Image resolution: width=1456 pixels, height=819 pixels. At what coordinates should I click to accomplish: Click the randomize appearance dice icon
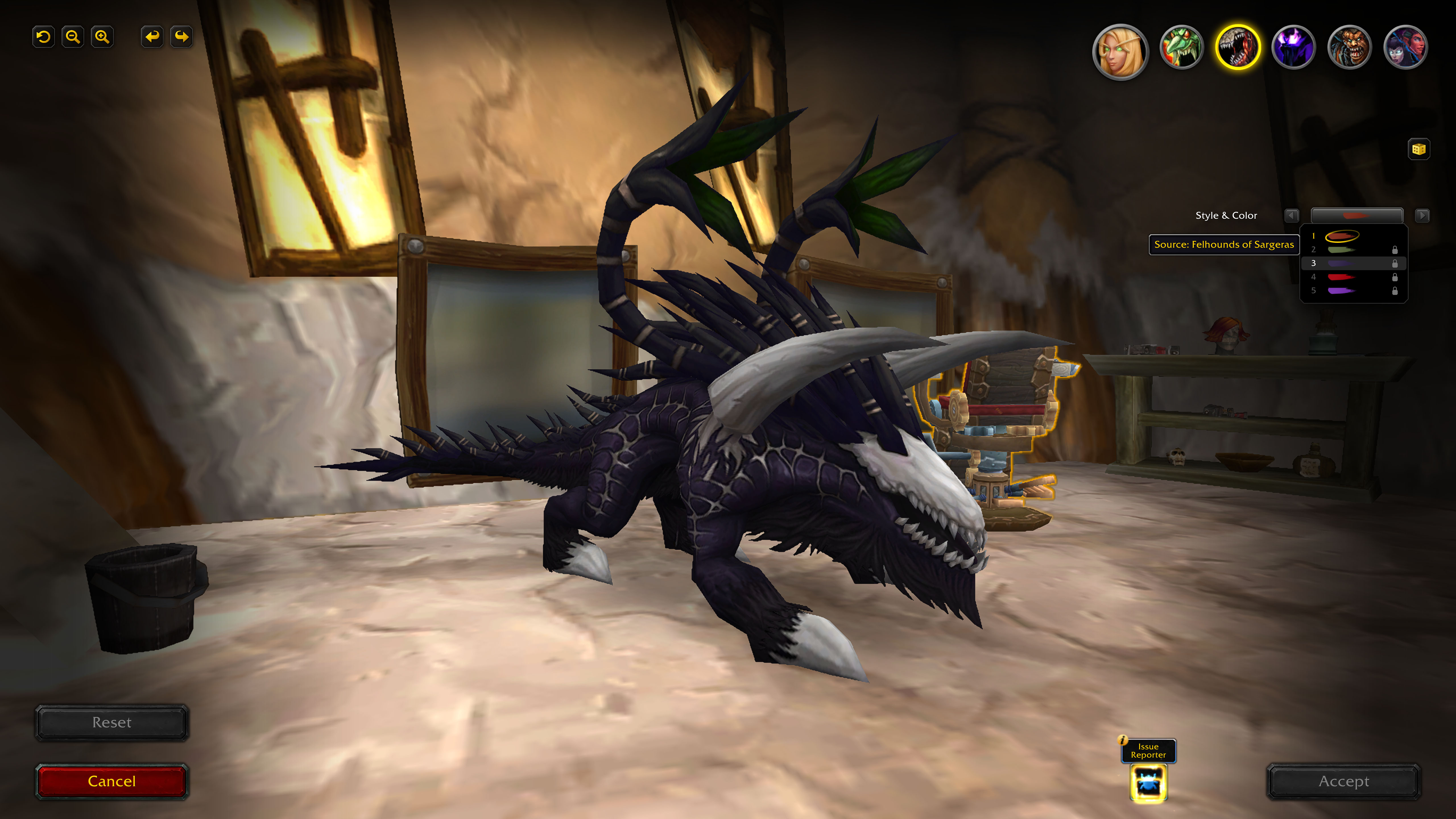[x=1419, y=149]
